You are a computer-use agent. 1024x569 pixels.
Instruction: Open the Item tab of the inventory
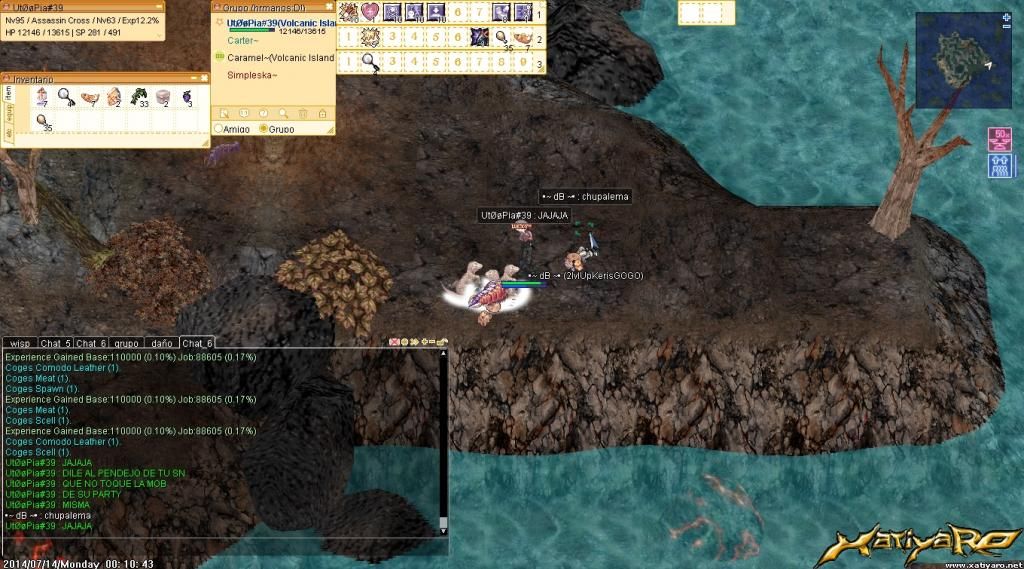pyautogui.click(x=8, y=93)
